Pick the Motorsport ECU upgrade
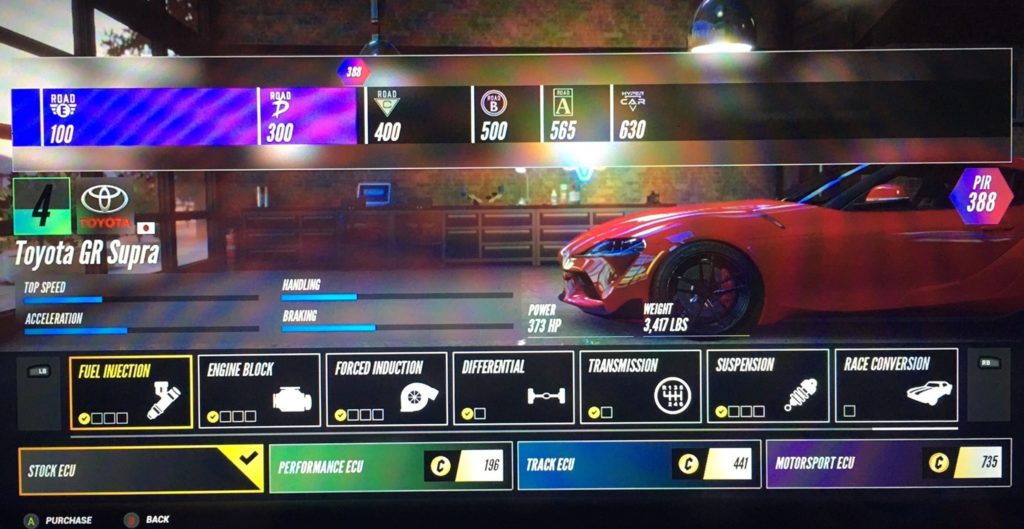 (886, 464)
